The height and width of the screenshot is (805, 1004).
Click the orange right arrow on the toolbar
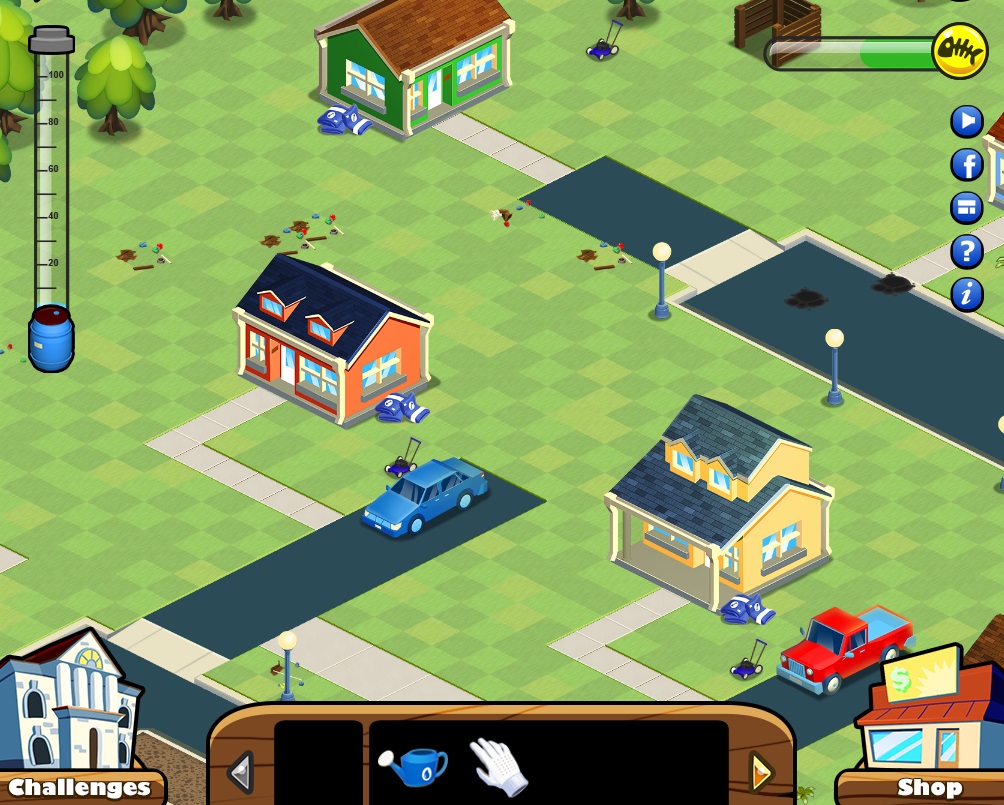click(x=761, y=772)
